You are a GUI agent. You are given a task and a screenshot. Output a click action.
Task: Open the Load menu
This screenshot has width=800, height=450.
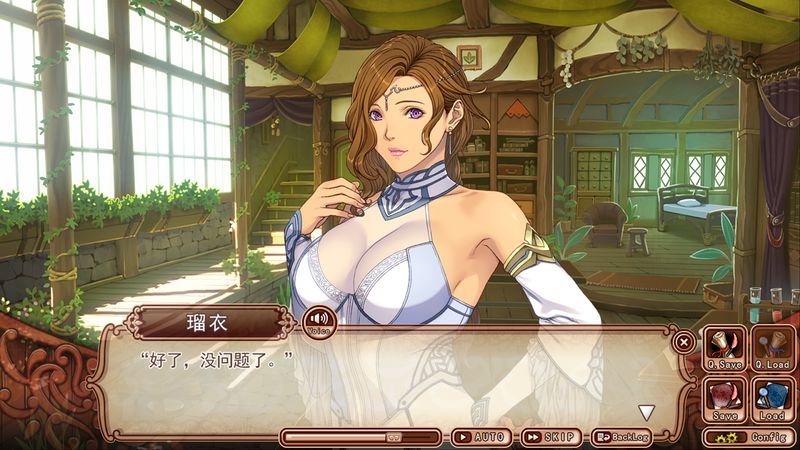pyautogui.click(x=771, y=399)
